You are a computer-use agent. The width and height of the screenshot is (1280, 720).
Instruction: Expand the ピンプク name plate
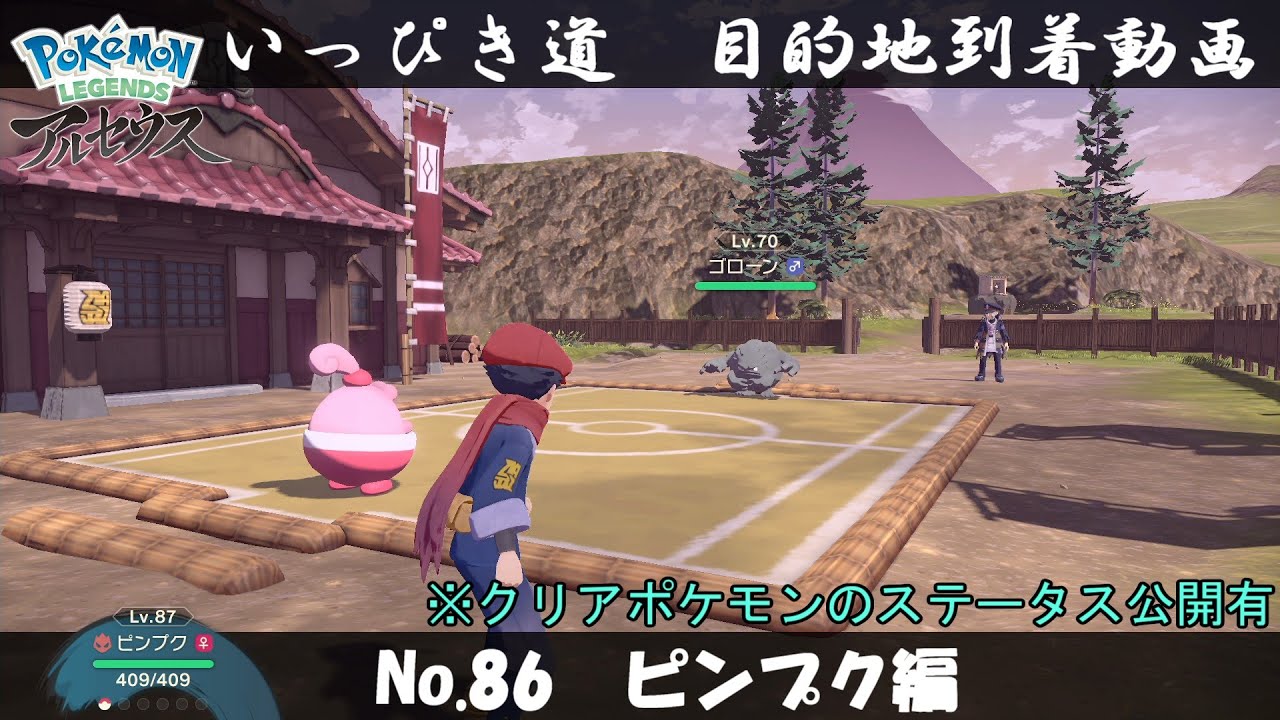click(151, 643)
